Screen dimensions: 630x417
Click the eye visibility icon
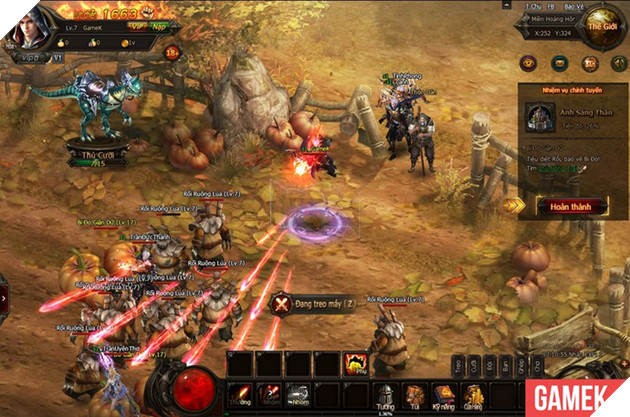pos(530,64)
